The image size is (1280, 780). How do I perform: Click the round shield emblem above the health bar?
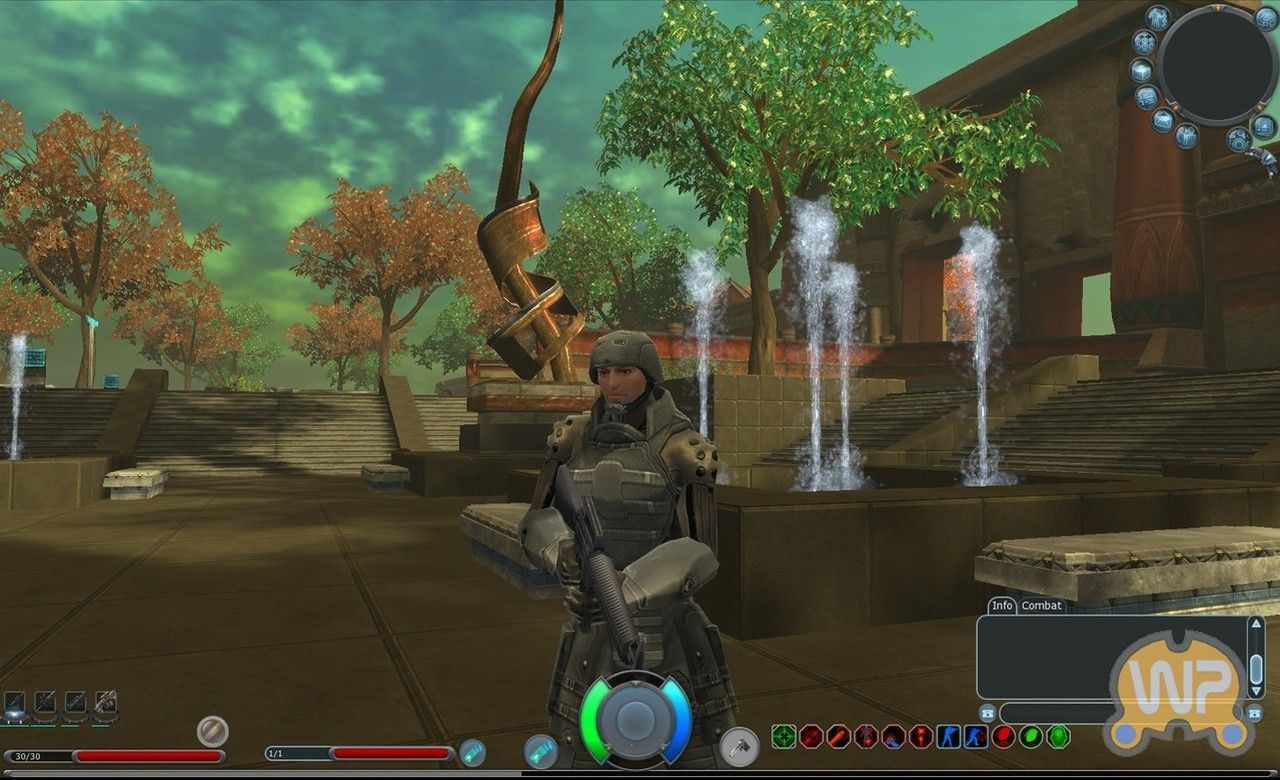pos(213,730)
